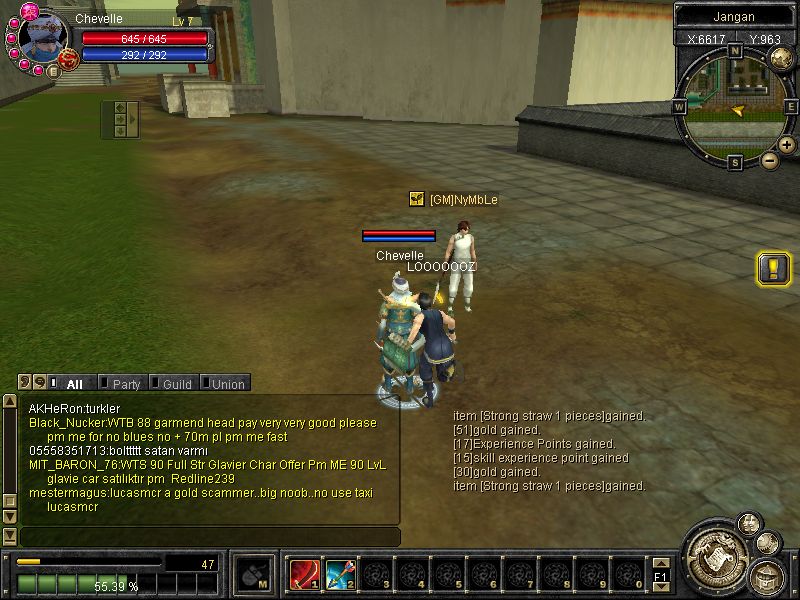The width and height of the screenshot is (800, 600).
Task: Switch chat to the Party tab
Action: (x=125, y=384)
